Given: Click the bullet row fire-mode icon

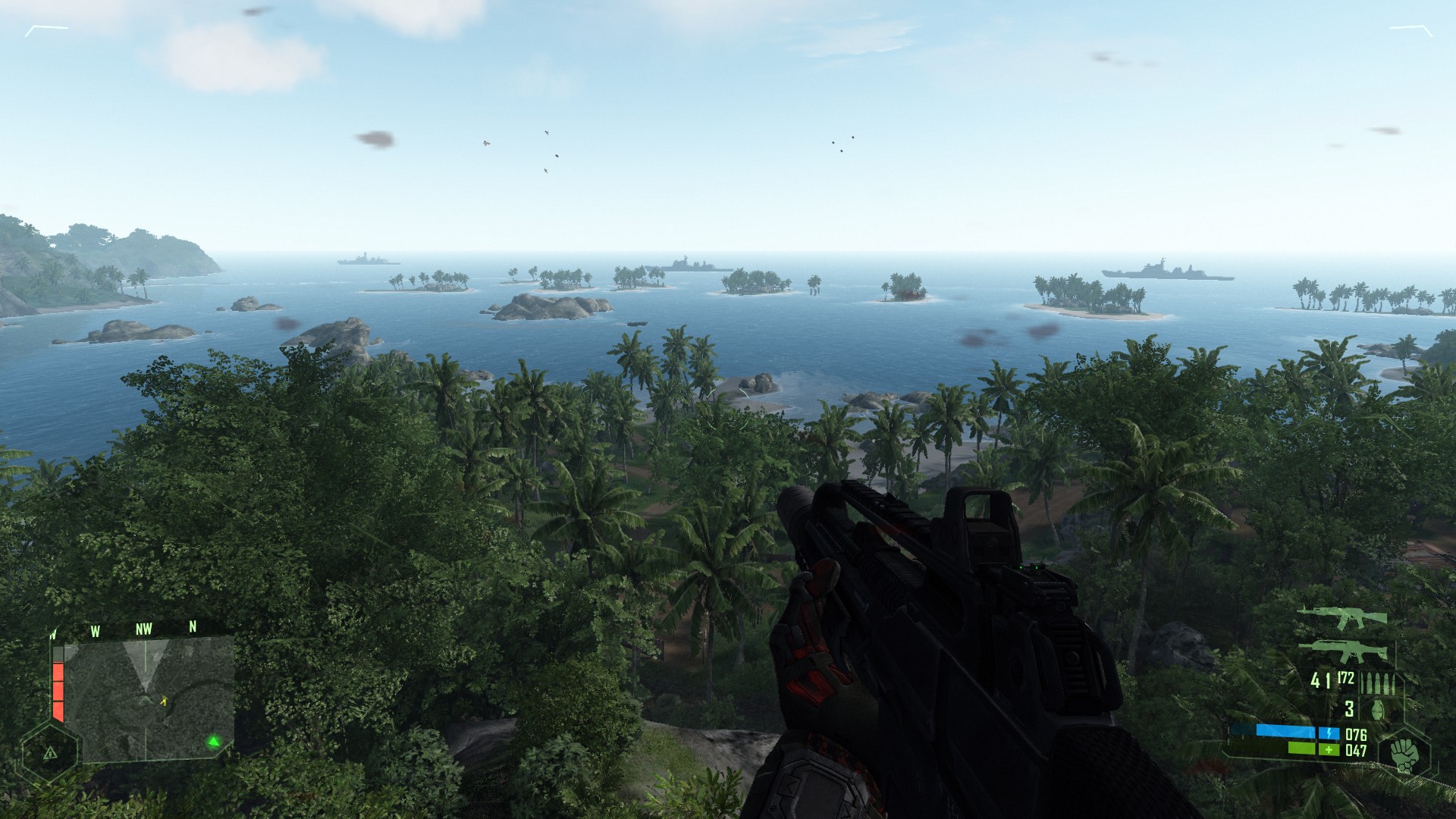Looking at the screenshot, I should 1377,682.
